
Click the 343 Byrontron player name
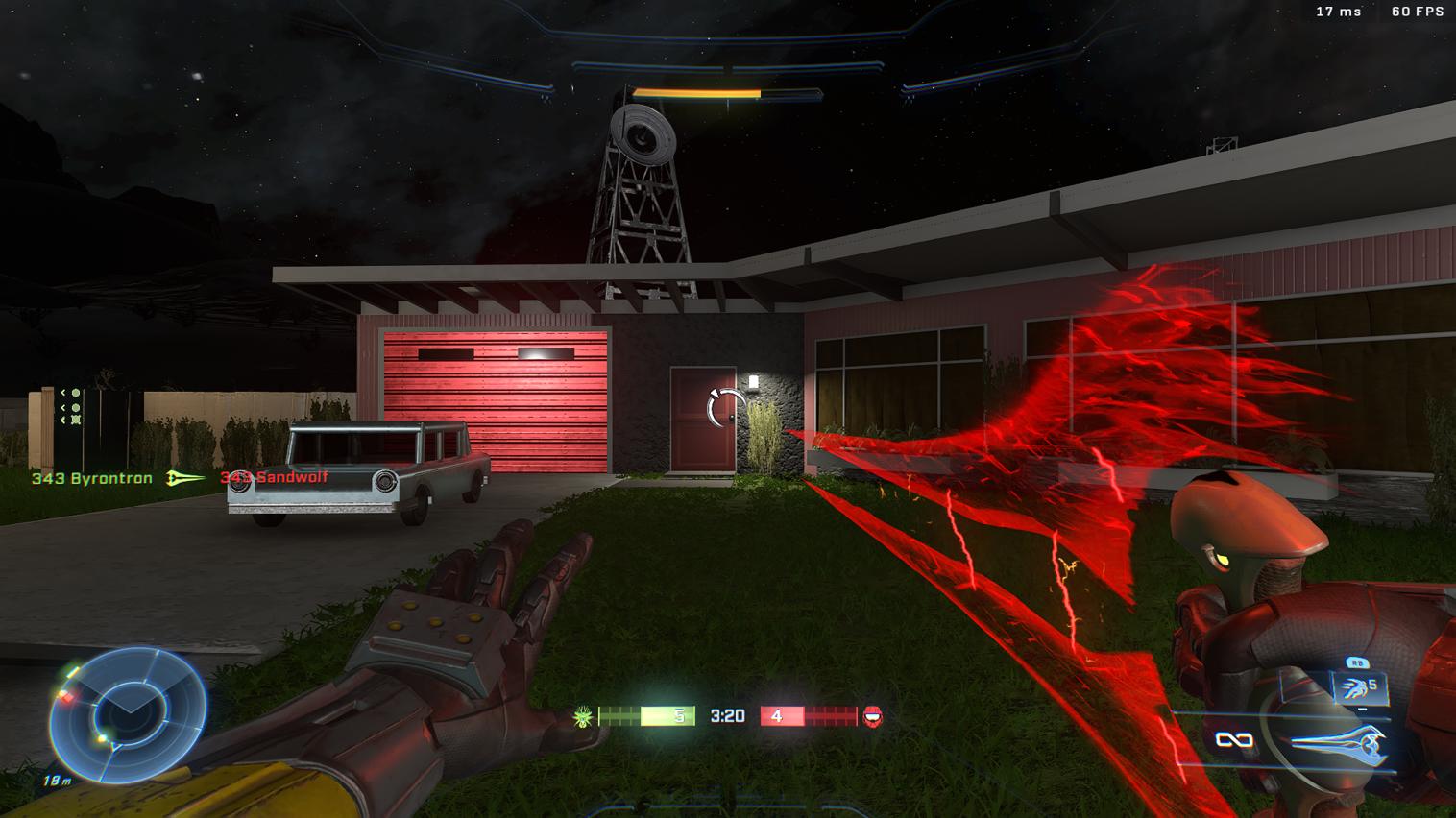point(91,478)
